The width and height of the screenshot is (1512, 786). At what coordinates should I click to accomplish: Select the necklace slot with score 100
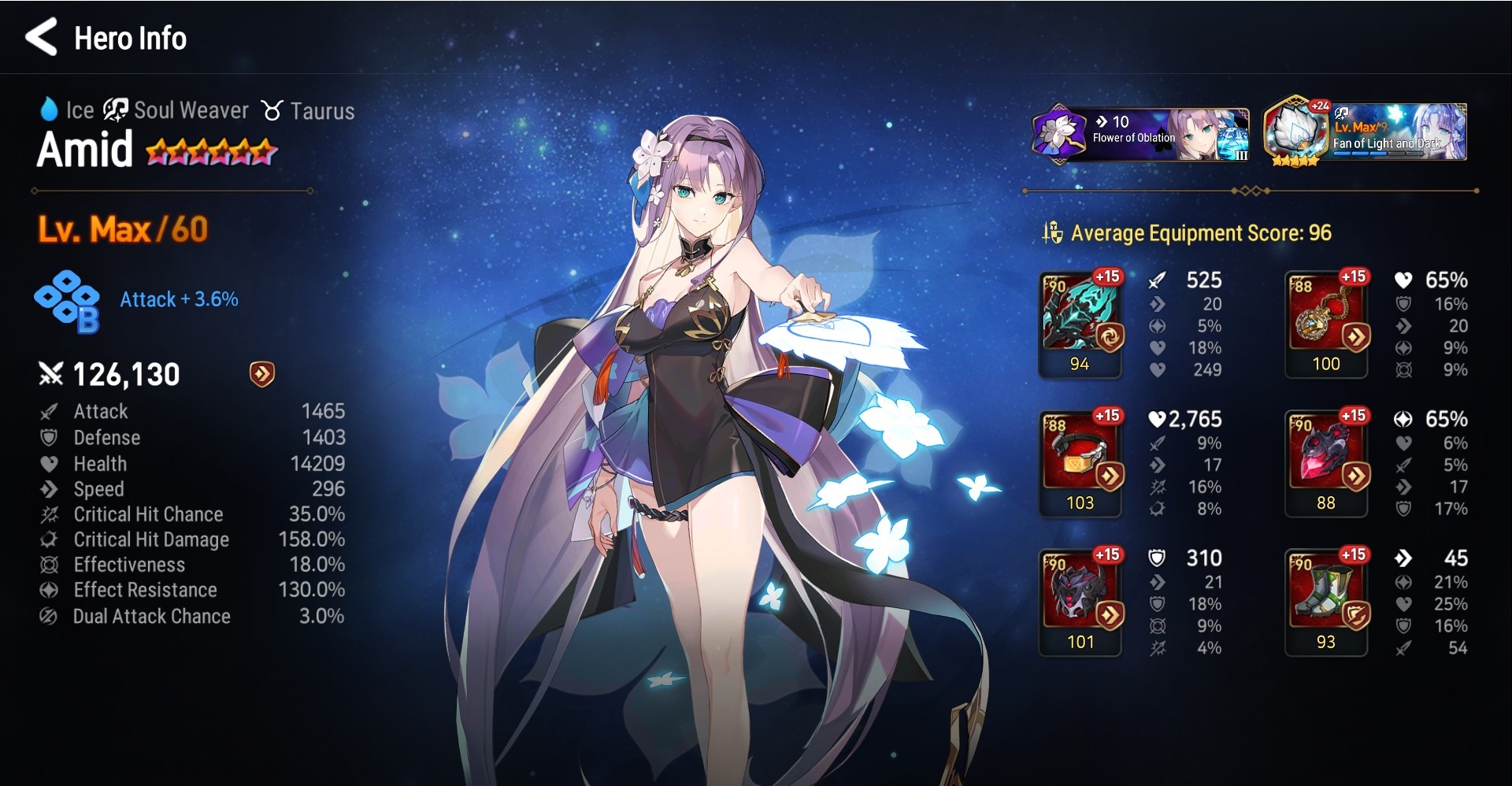[x=1326, y=324]
